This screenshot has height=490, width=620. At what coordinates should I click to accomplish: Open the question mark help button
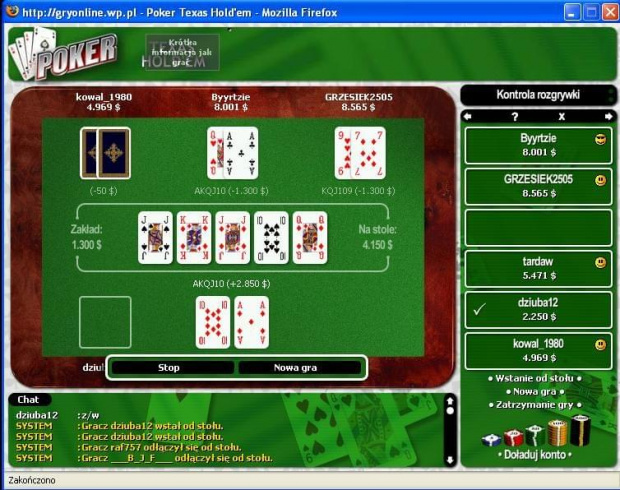(x=514, y=117)
